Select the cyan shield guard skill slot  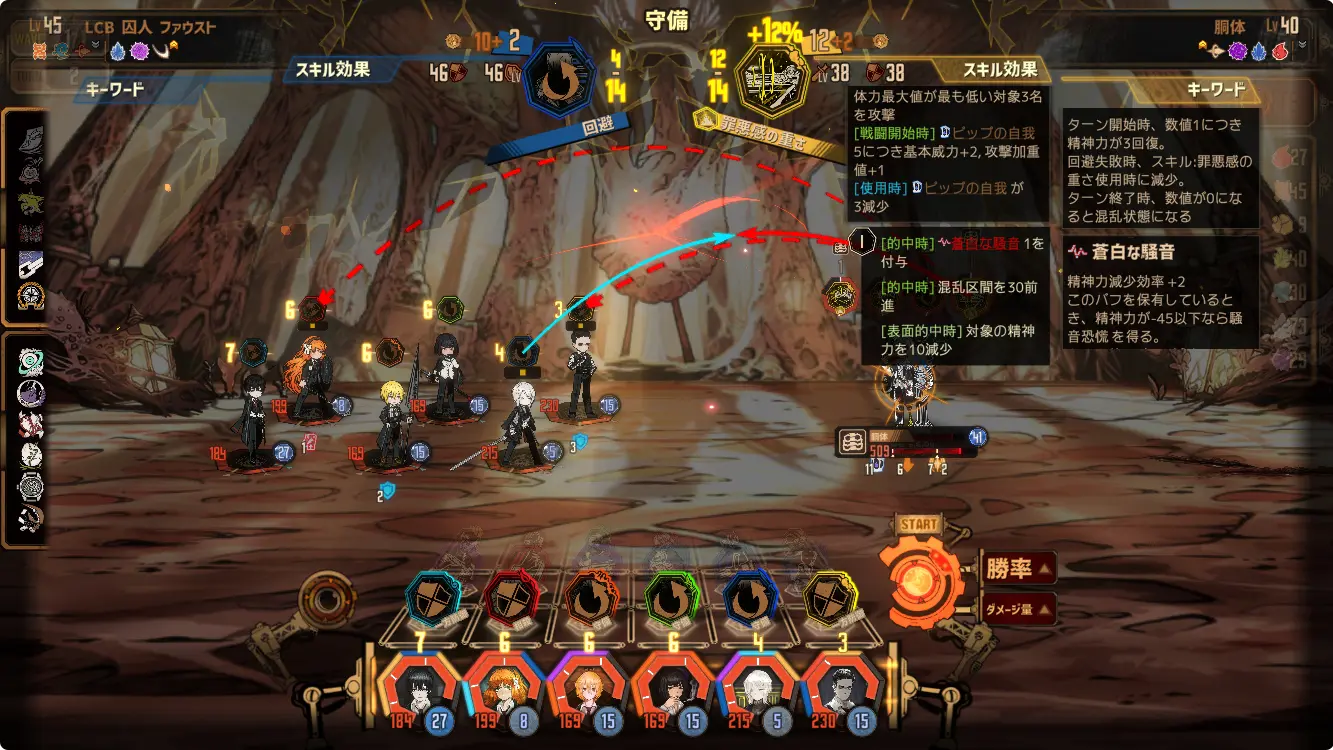coord(434,599)
